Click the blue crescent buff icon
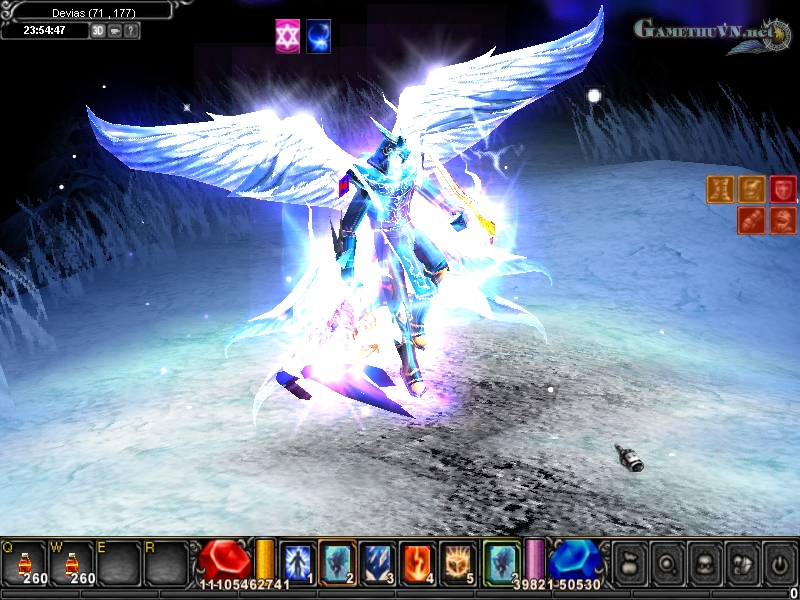 319,35
